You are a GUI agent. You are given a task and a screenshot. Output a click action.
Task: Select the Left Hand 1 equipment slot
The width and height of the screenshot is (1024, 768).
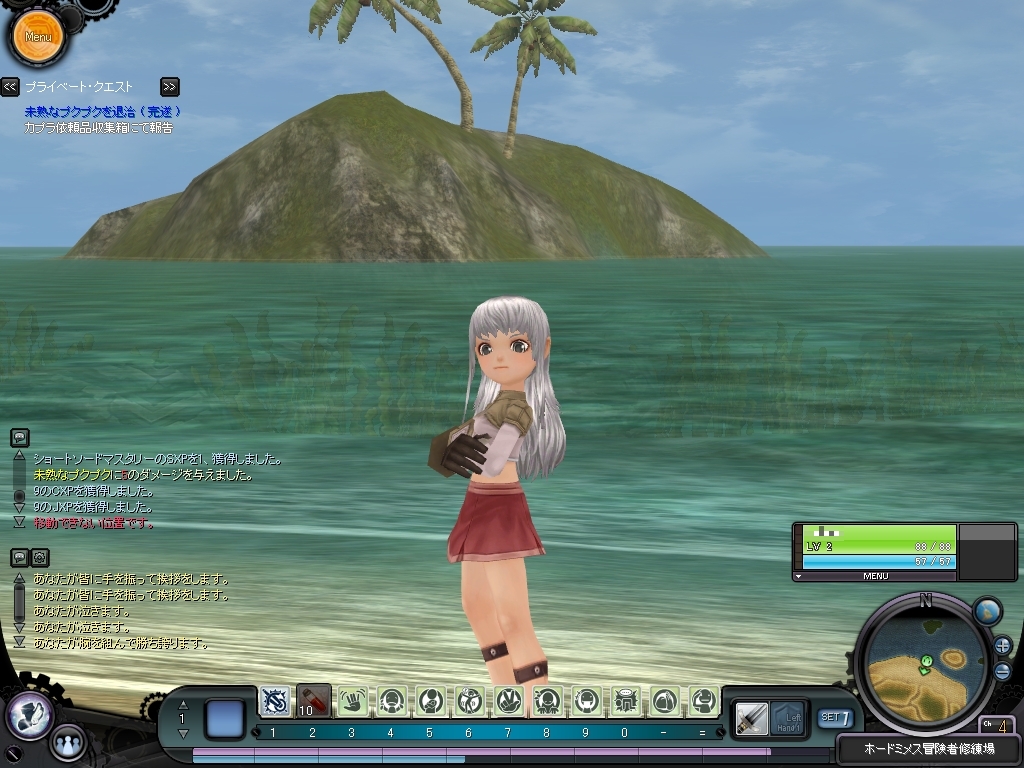pyautogui.click(x=789, y=718)
